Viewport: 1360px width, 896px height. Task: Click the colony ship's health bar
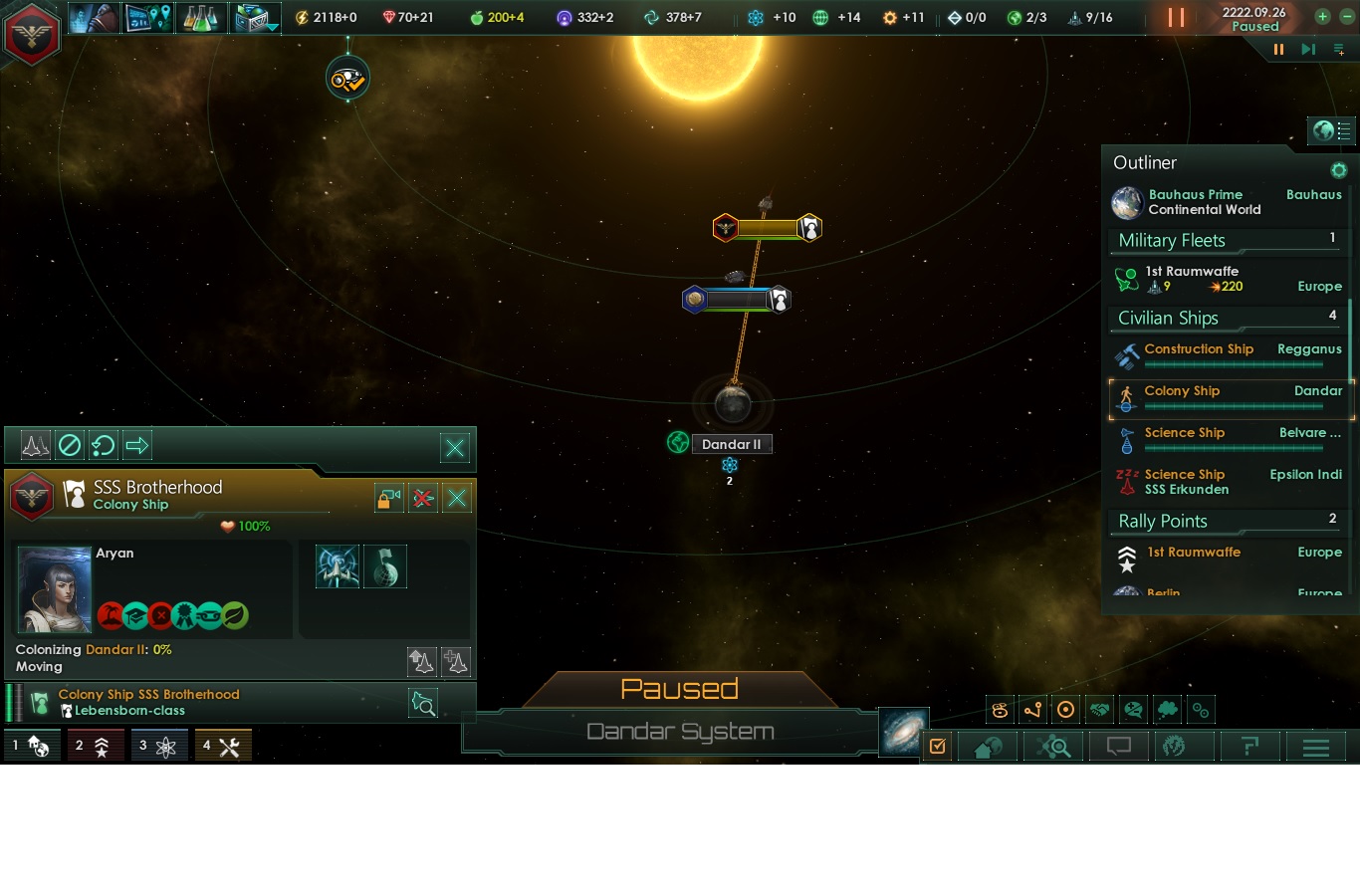click(244, 527)
